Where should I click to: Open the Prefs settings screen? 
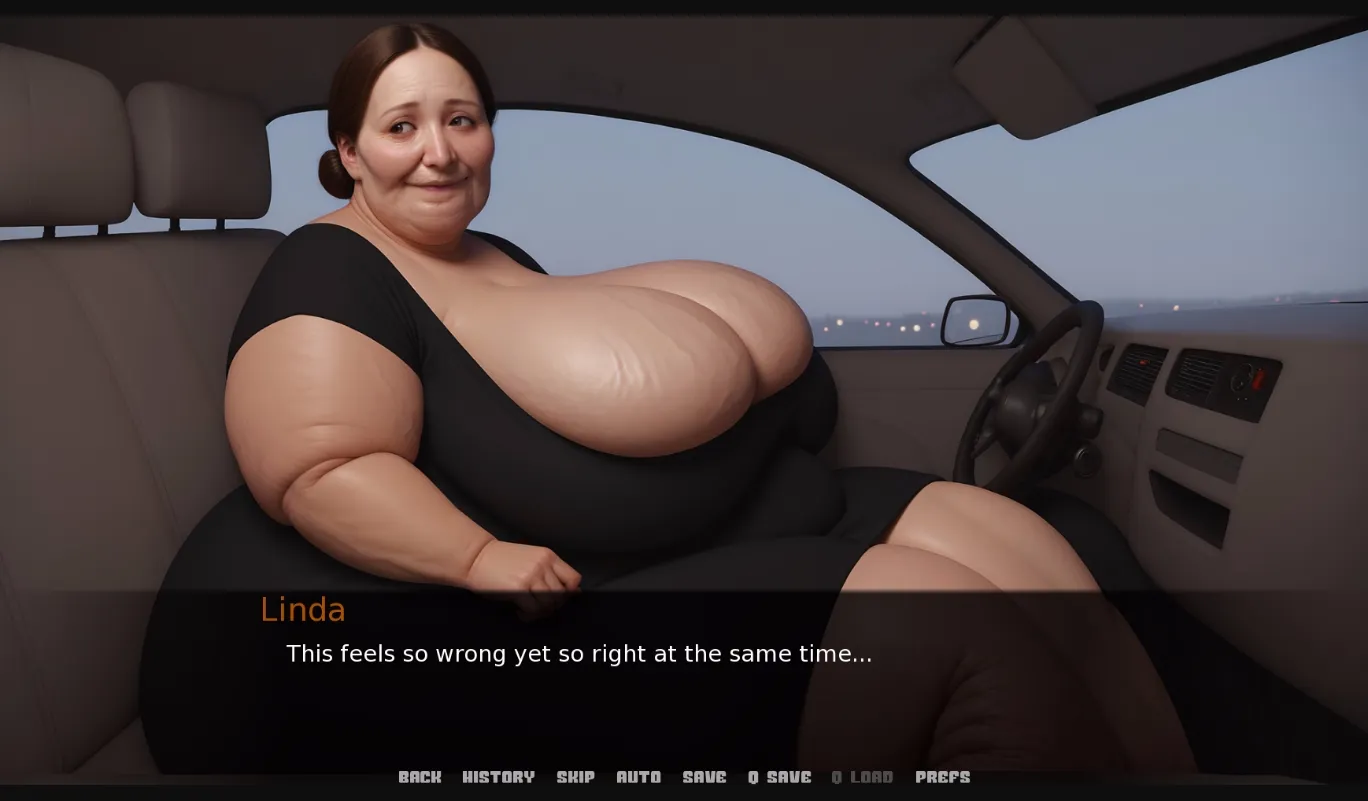(x=943, y=777)
